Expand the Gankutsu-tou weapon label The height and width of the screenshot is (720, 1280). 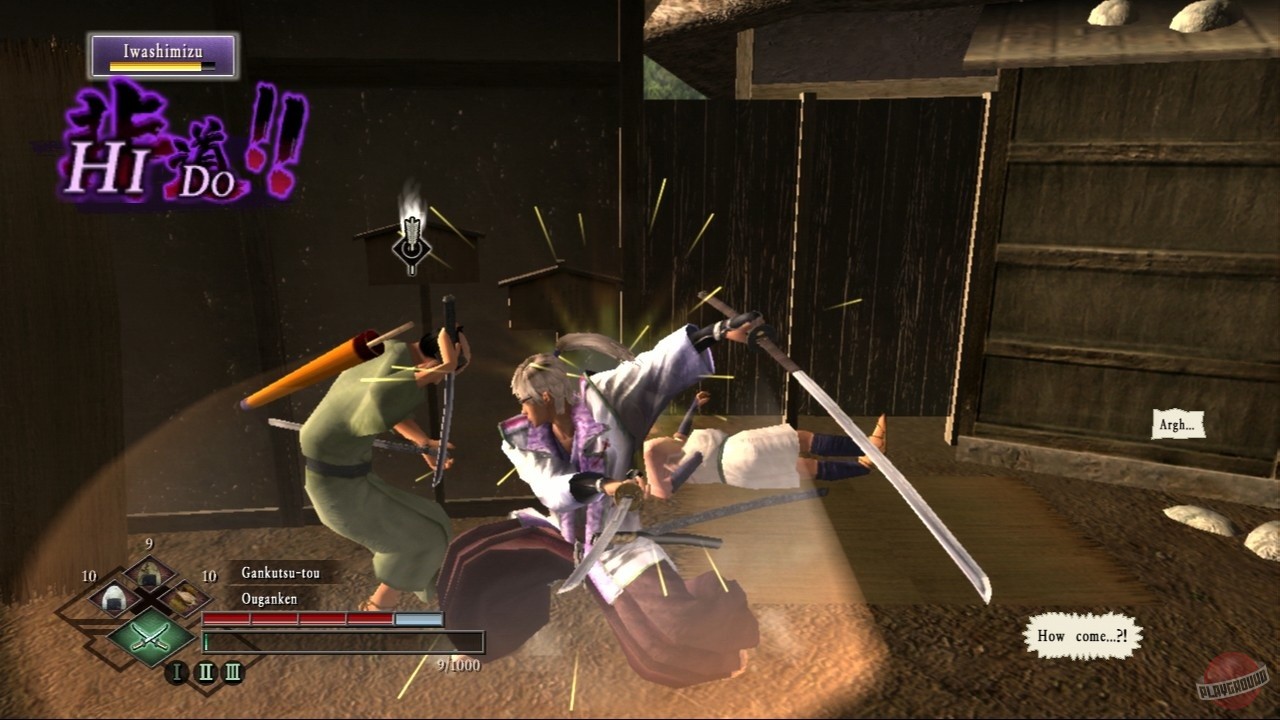click(279, 573)
